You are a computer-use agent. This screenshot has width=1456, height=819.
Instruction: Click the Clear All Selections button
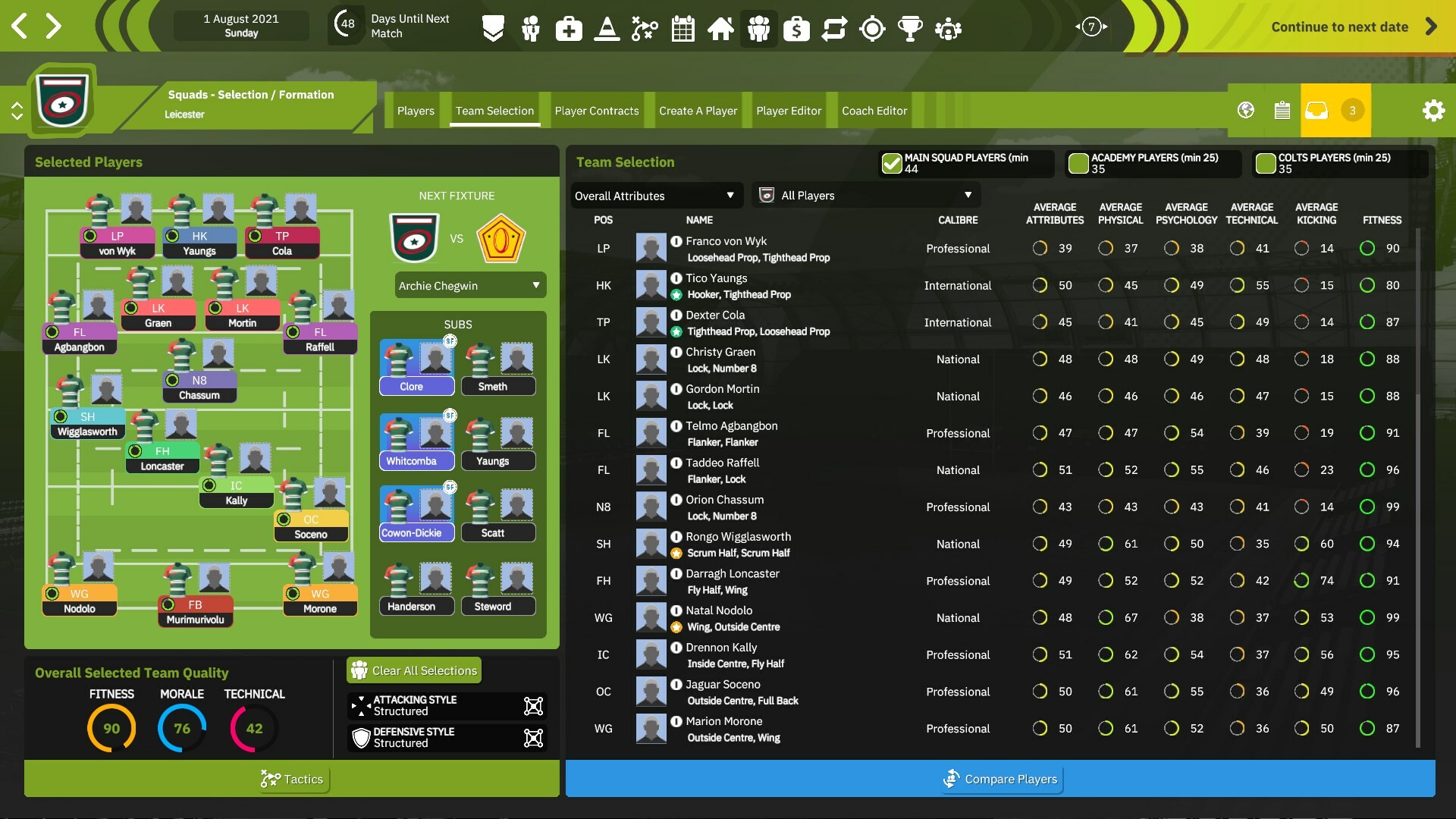click(413, 670)
